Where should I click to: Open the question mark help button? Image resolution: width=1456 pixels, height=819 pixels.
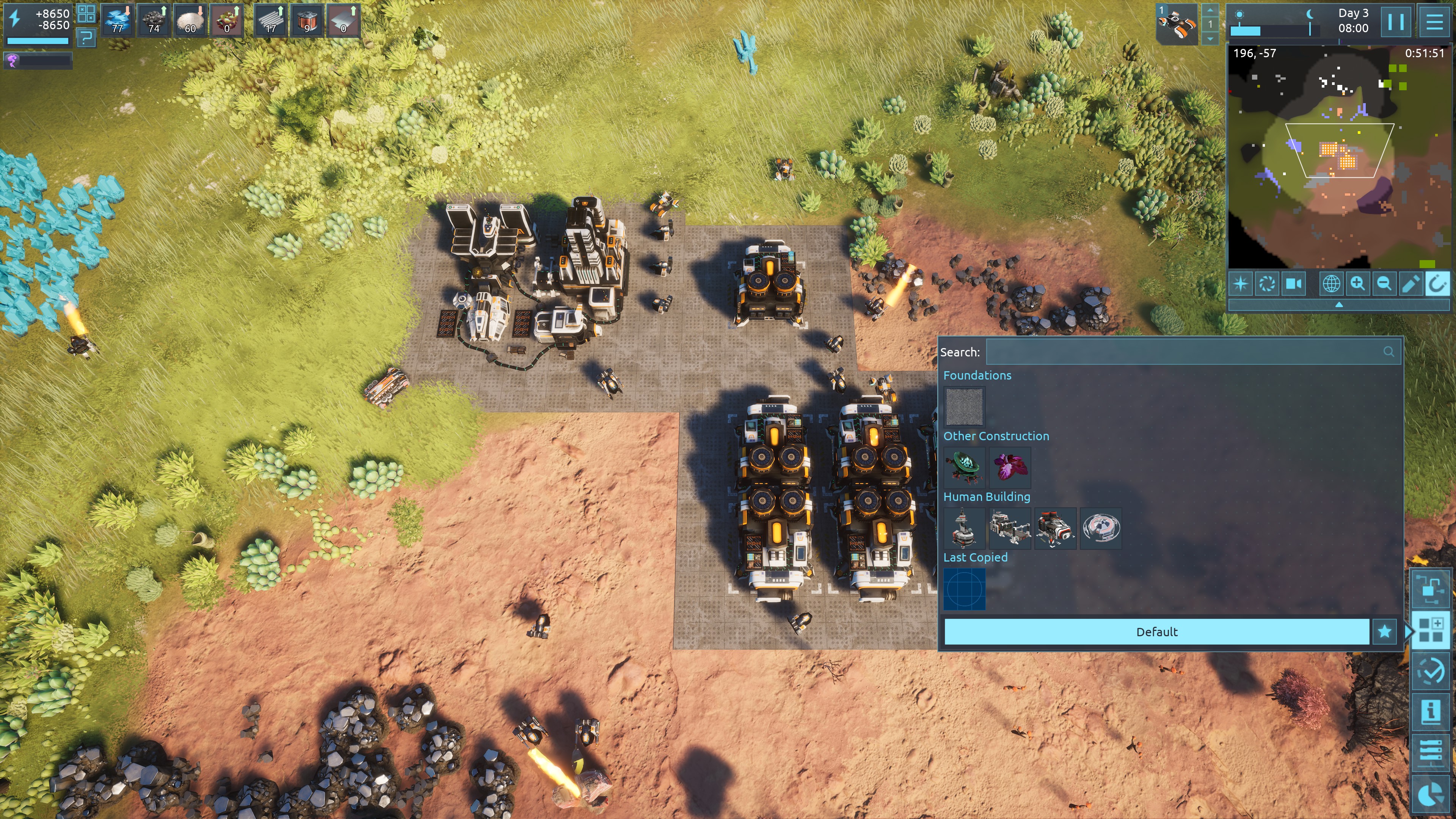click(x=86, y=38)
